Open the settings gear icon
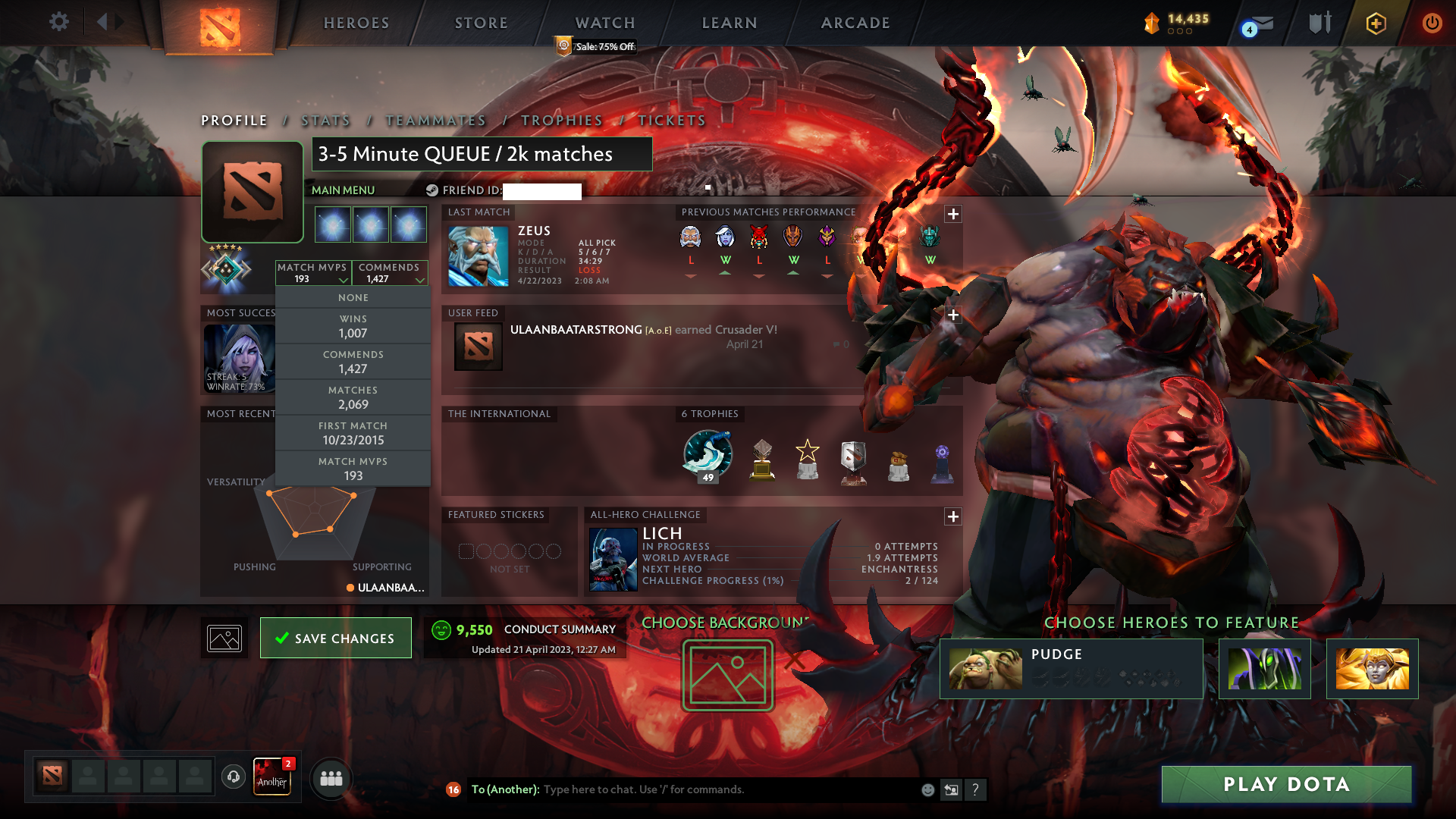 point(59,22)
